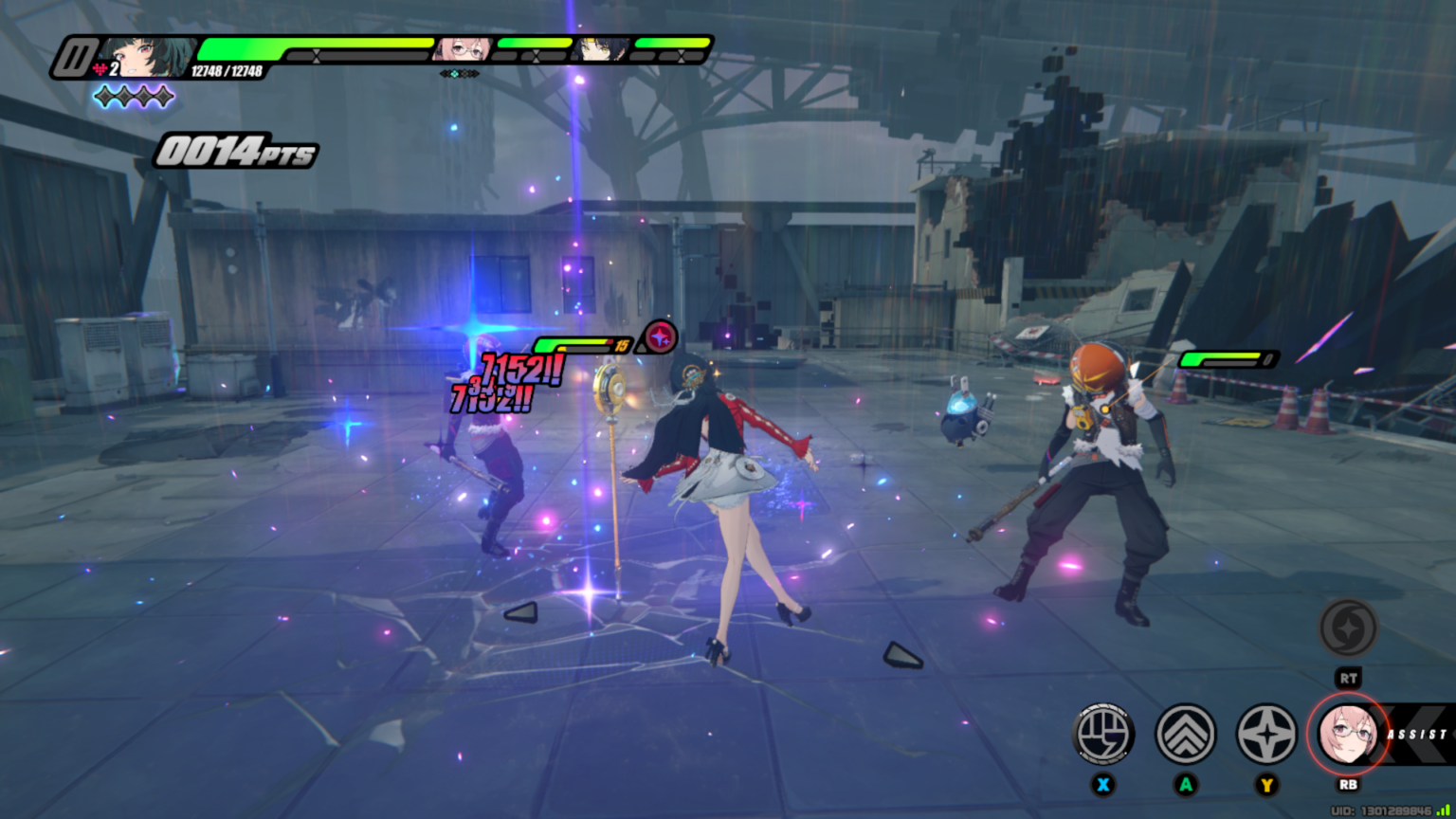
Task: Pause the game with the top-left button
Action: [x=73, y=58]
